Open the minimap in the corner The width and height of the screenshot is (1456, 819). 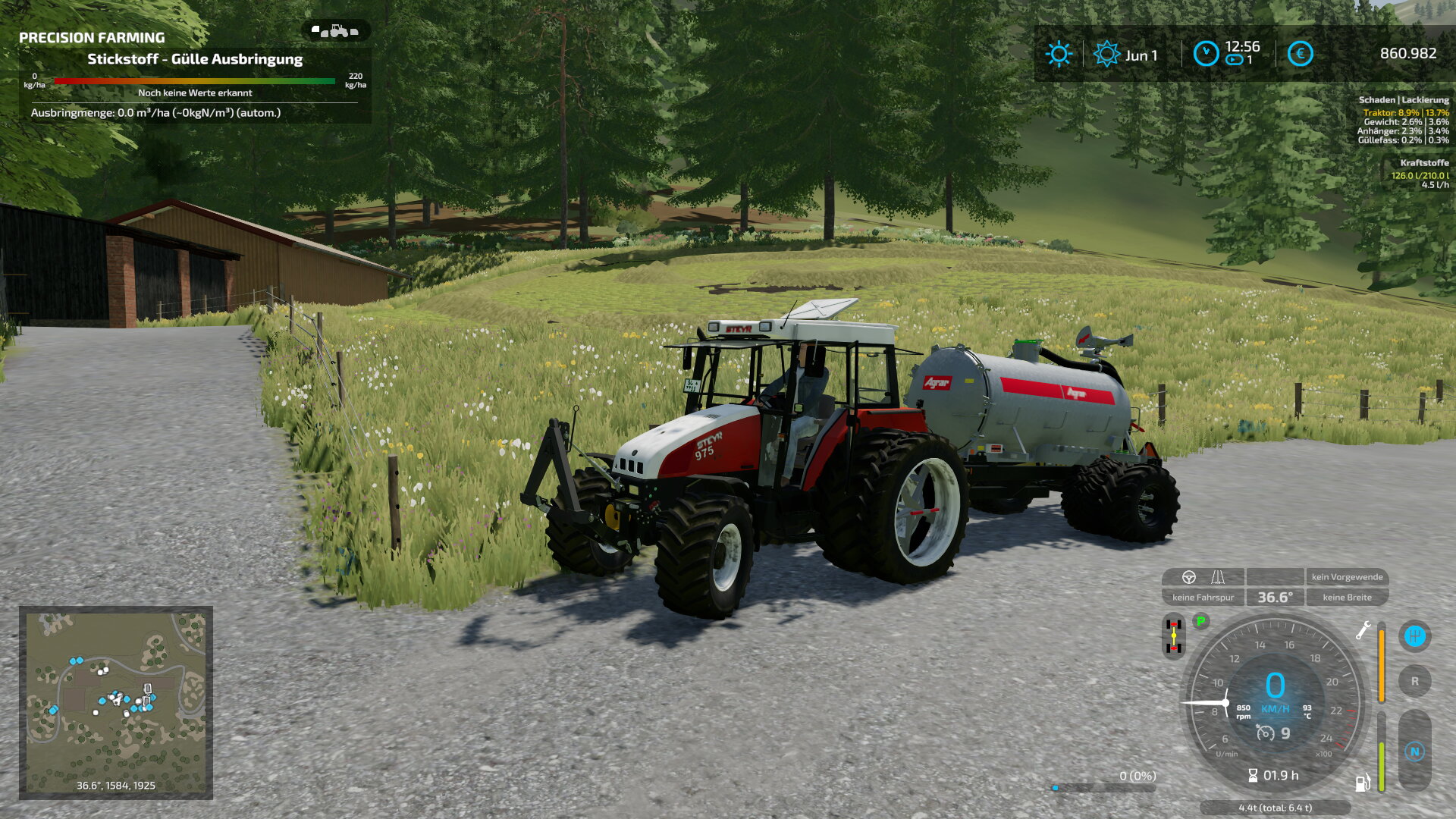[x=115, y=702]
